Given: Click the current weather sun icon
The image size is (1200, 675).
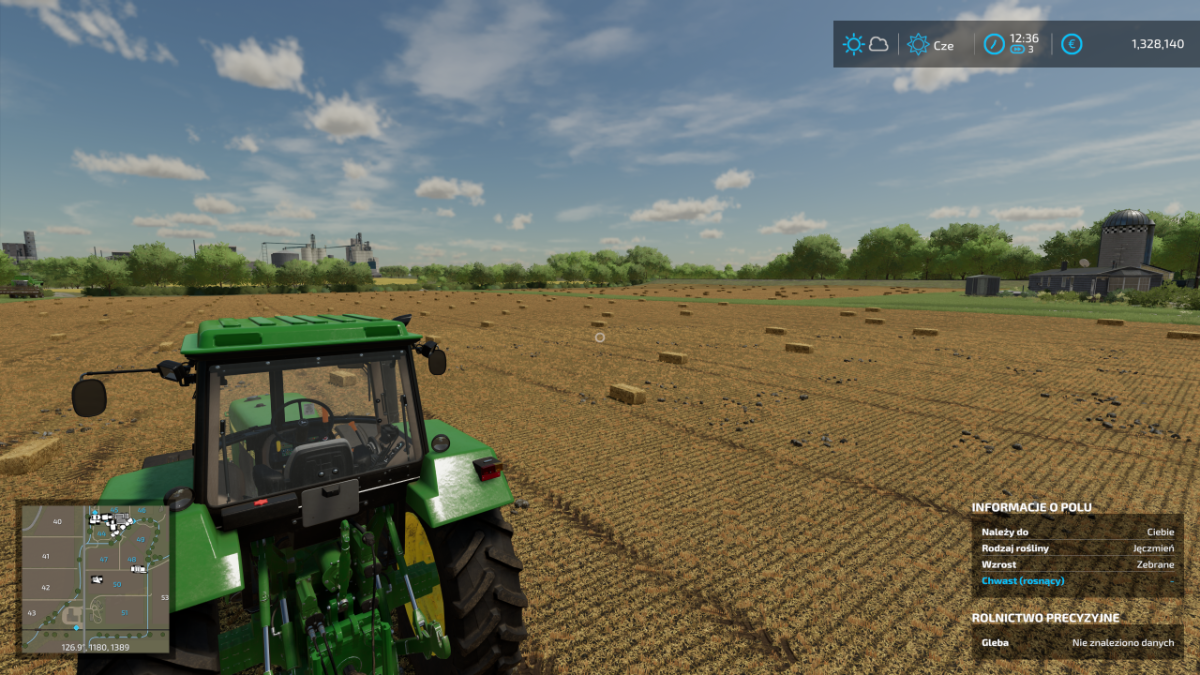Looking at the screenshot, I should [x=853, y=44].
